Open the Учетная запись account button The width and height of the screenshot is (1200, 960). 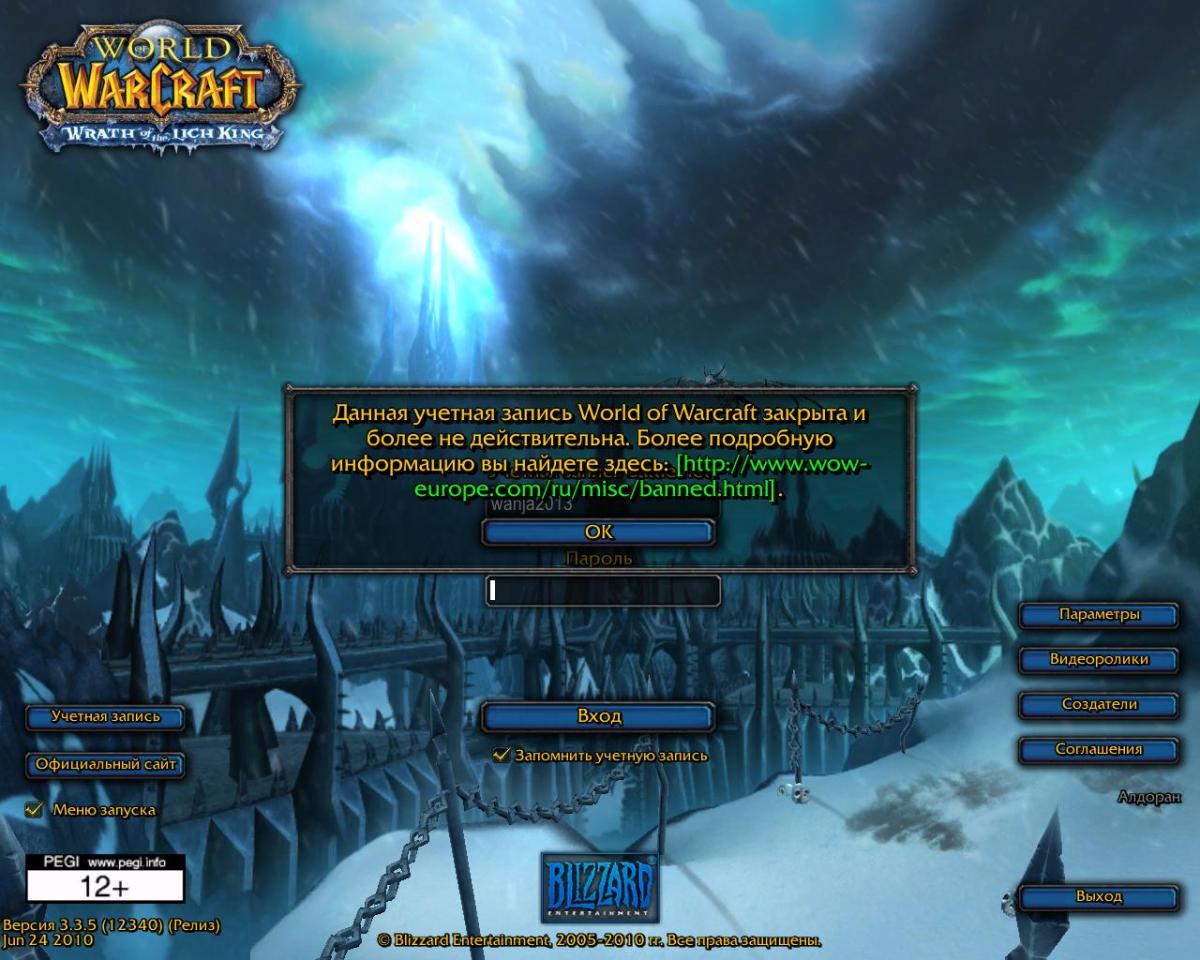105,717
